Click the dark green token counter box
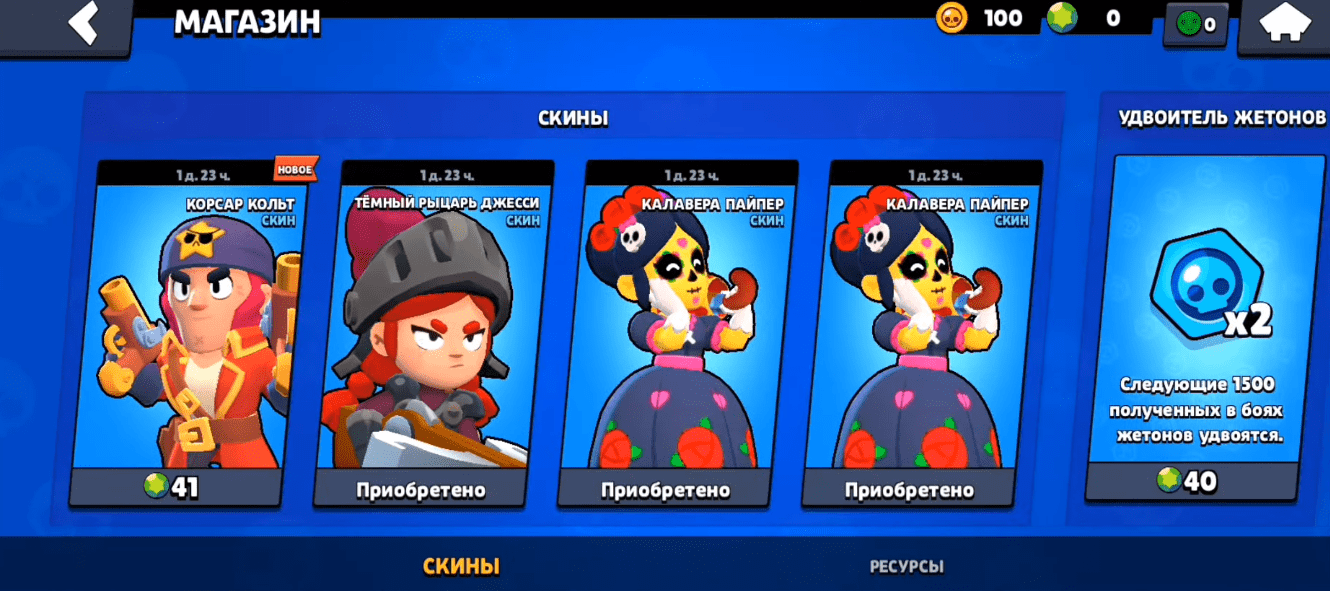The width and height of the screenshot is (1330, 591). click(x=1196, y=25)
